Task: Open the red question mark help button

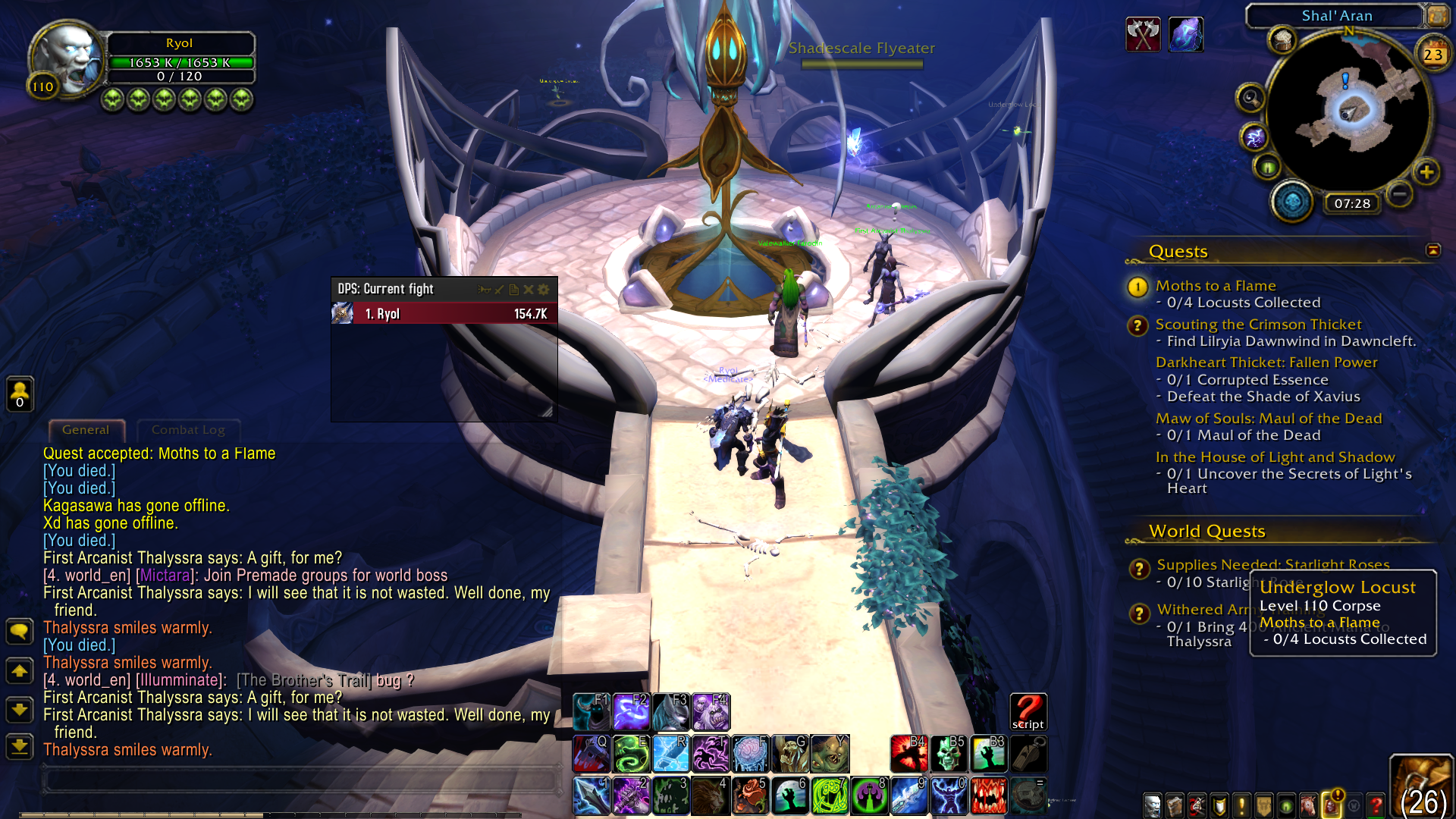Action: pos(1376,805)
